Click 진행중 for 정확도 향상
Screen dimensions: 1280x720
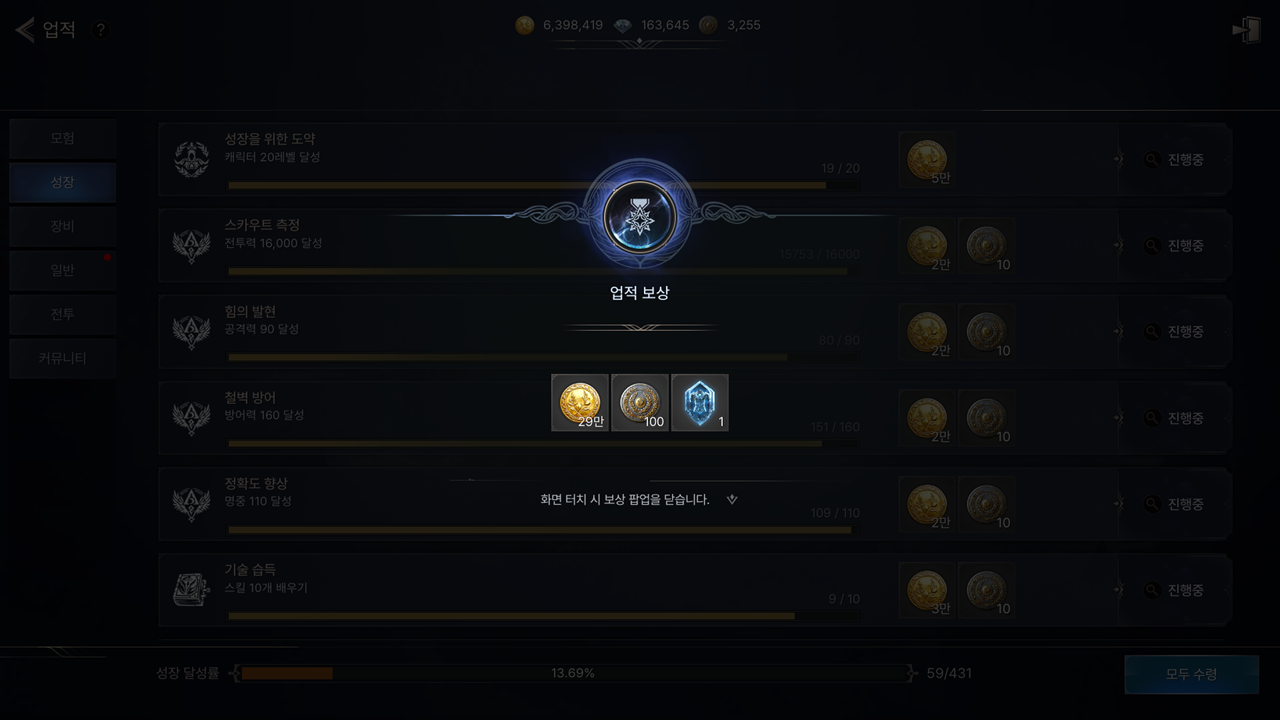point(1175,504)
